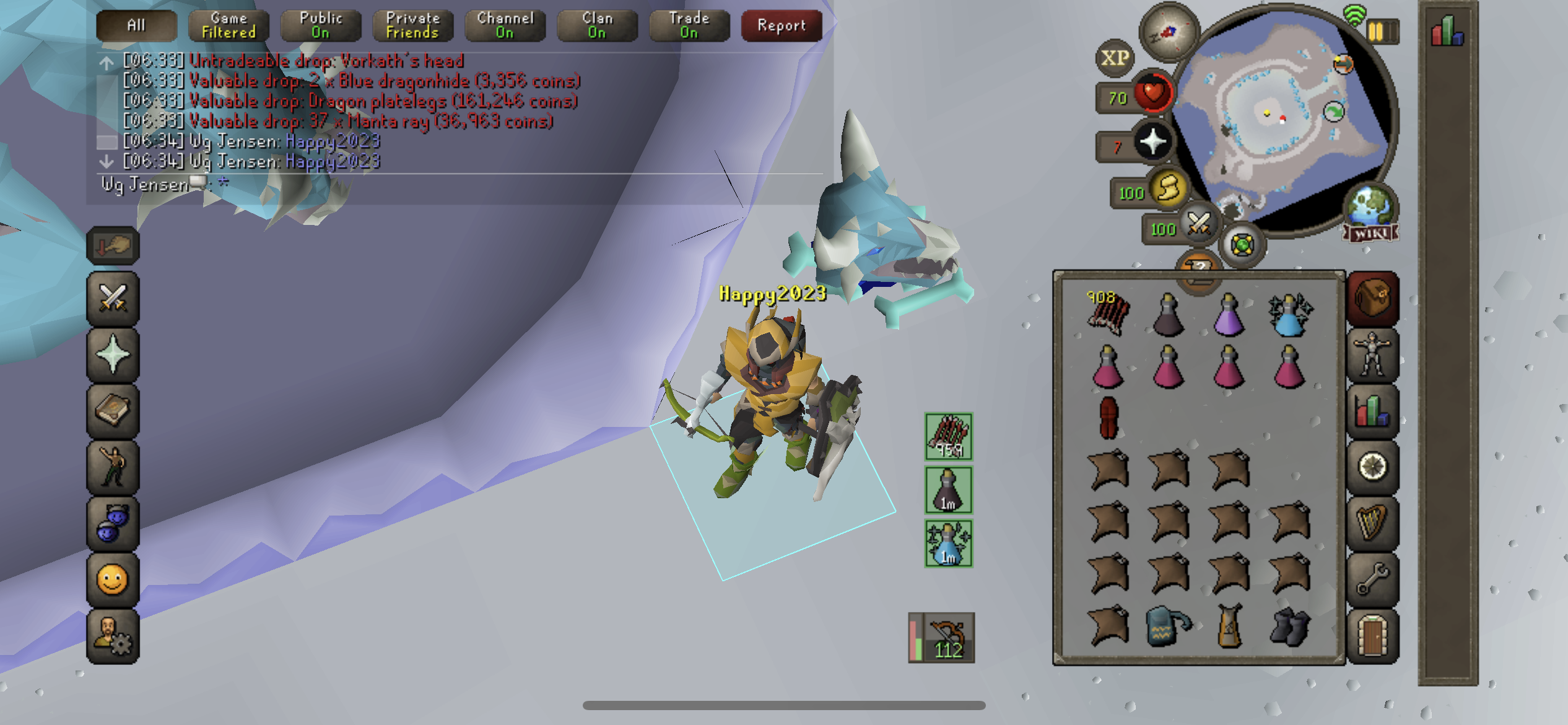Screen dimensions: 1568x725
Task: Open the Quest journal book tab
Action: tap(113, 411)
